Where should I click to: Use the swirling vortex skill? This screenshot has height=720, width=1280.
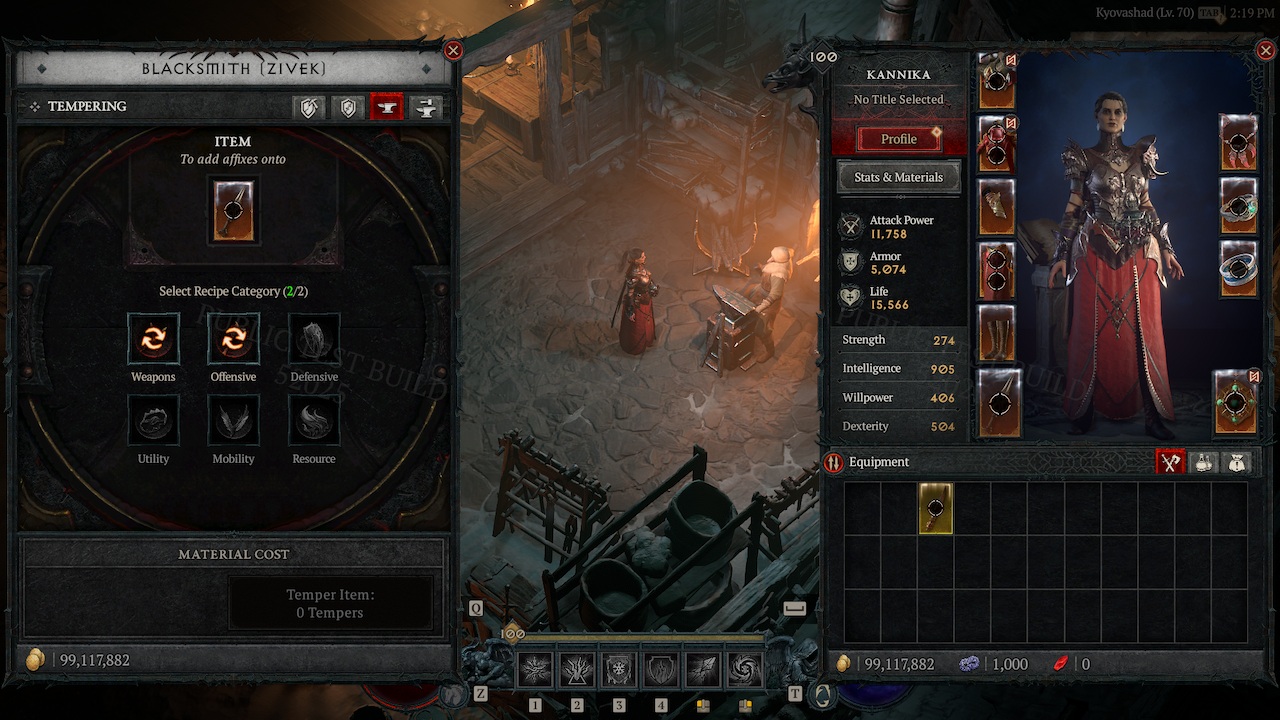(744, 670)
